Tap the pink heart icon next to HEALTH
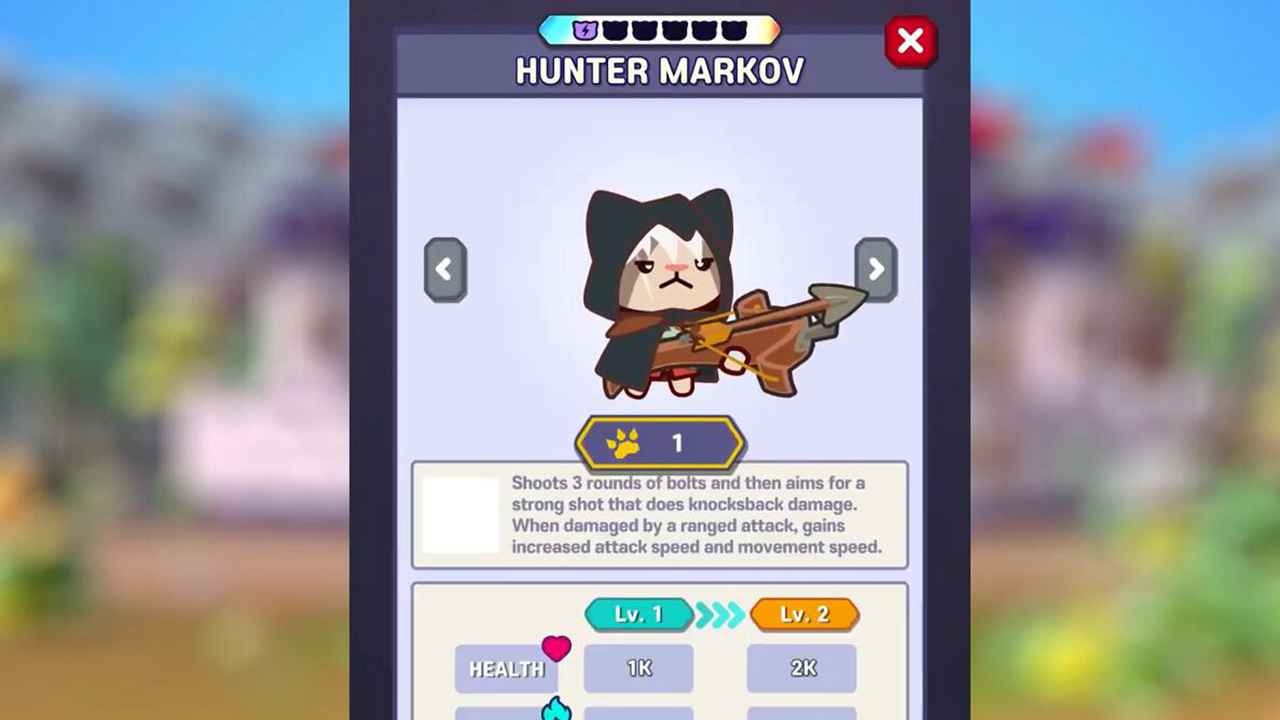The image size is (1280, 720). (x=557, y=649)
